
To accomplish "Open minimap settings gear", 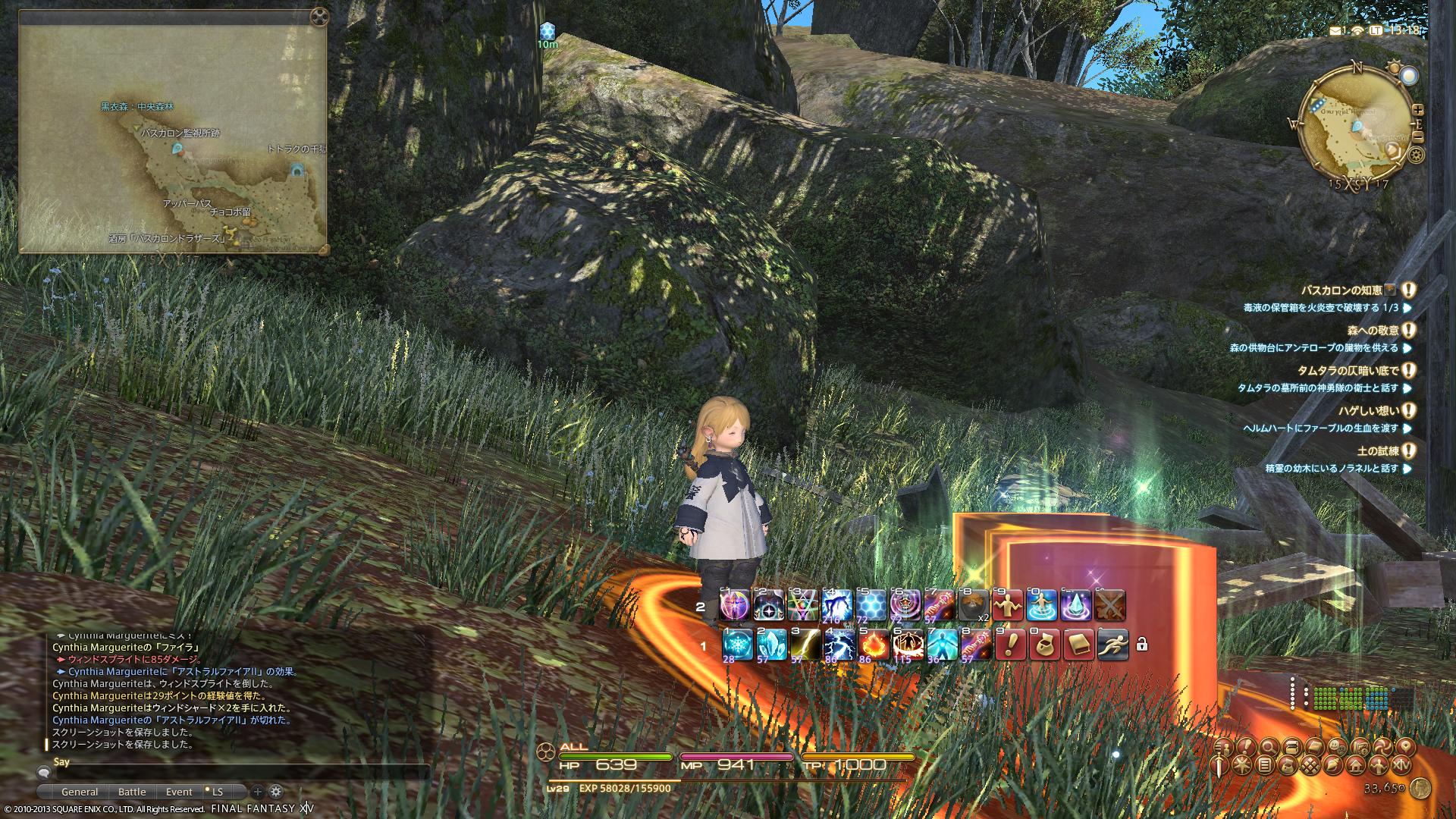I will coord(1415,155).
